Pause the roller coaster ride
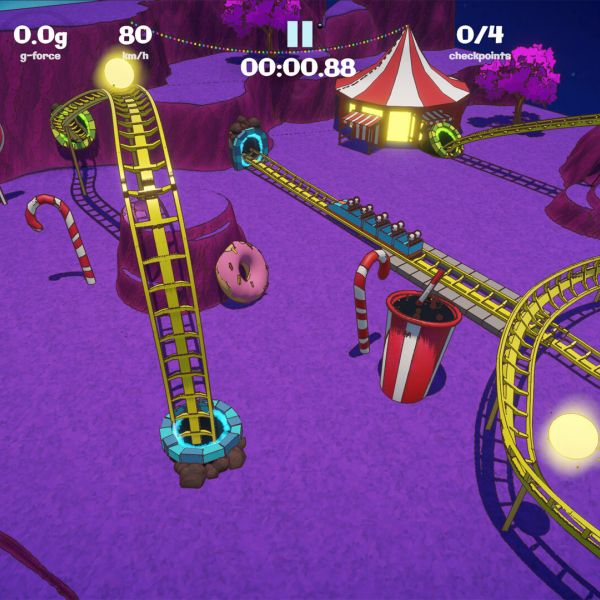 [299, 33]
